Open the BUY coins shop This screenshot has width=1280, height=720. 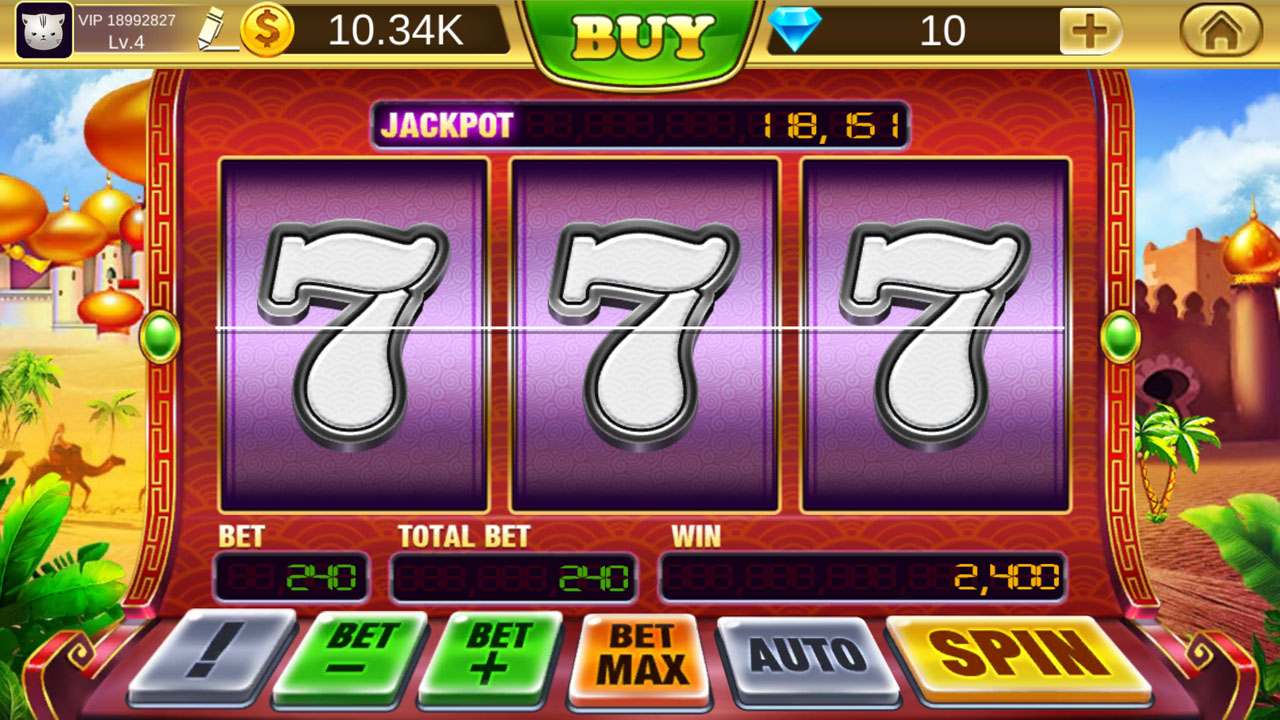coord(640,34)
